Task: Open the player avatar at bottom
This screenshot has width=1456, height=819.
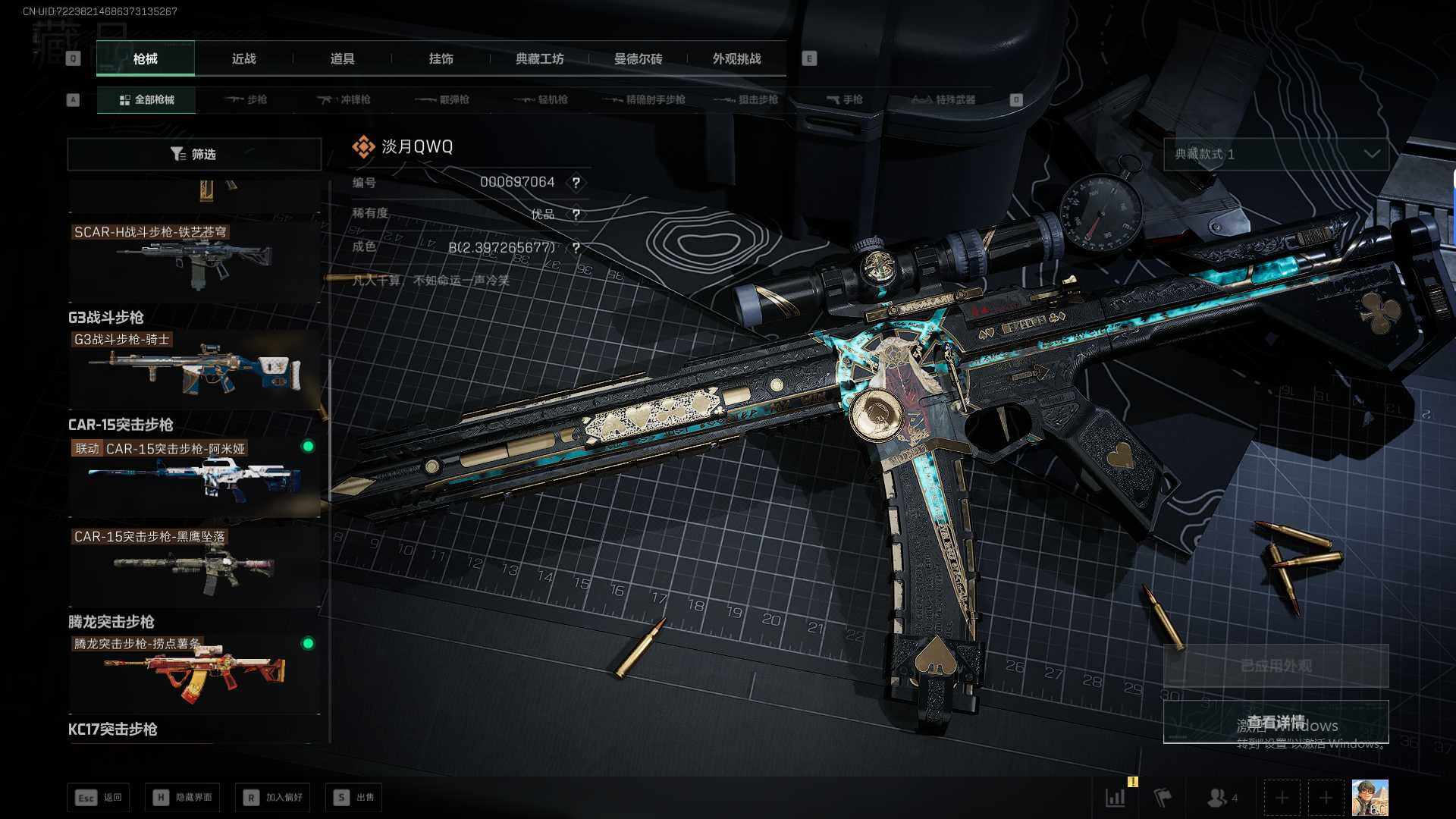Action: pos(1370,798)
